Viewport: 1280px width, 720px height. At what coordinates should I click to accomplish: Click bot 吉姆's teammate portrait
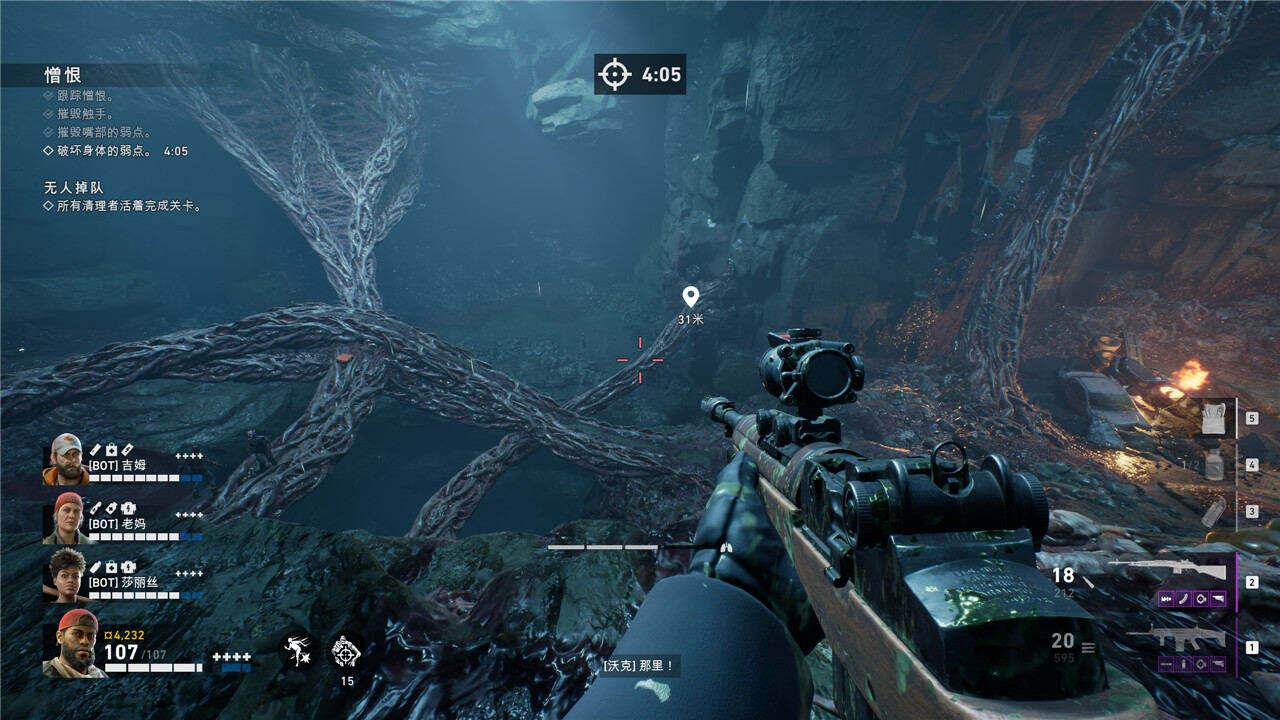click(x=65, y=459)
